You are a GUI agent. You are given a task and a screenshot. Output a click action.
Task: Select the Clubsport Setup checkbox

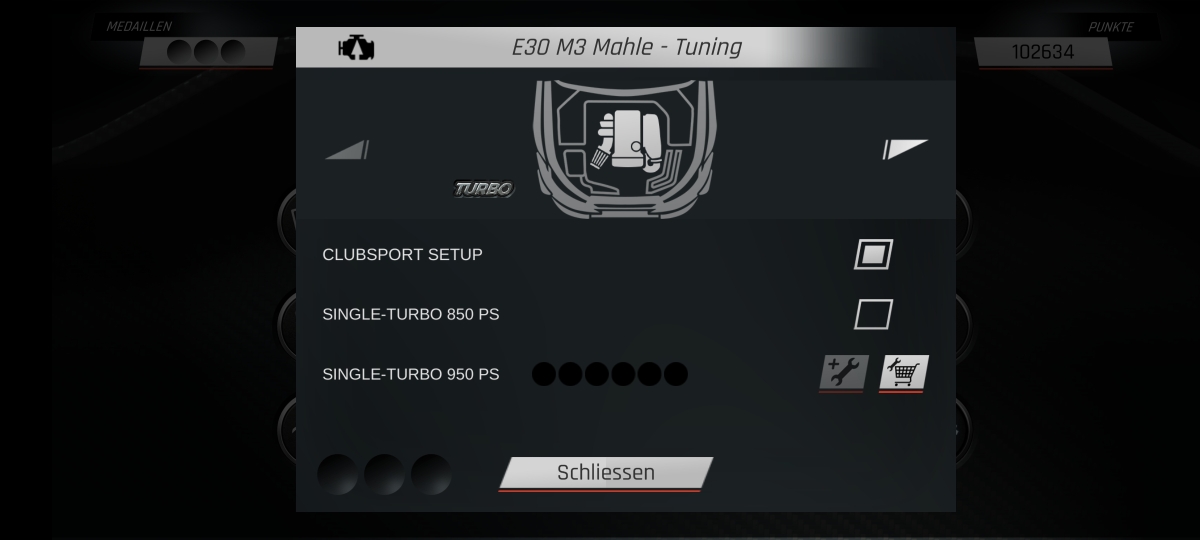[x=873, y=254]
